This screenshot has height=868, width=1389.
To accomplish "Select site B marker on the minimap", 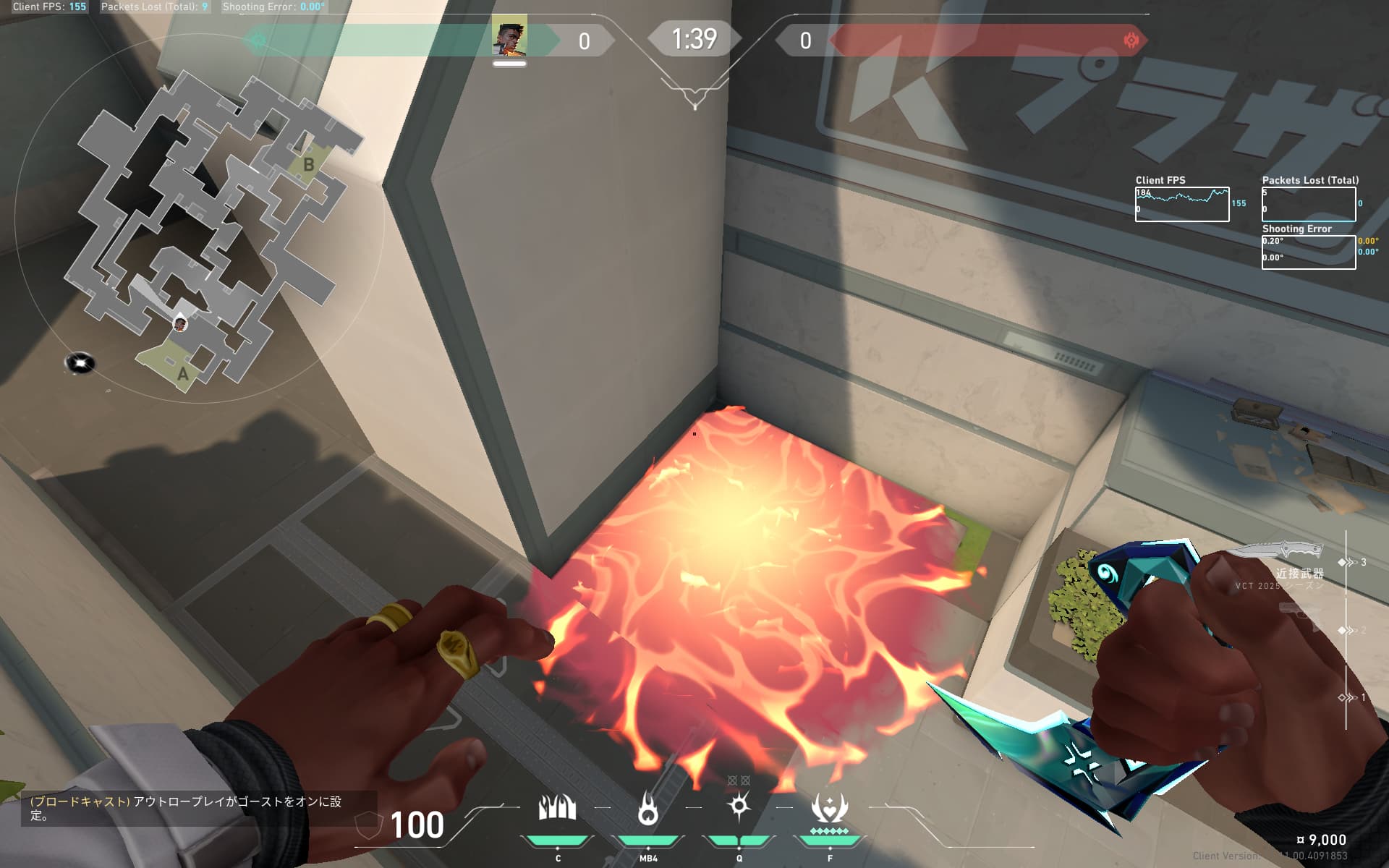I will (x=308, y=165).
